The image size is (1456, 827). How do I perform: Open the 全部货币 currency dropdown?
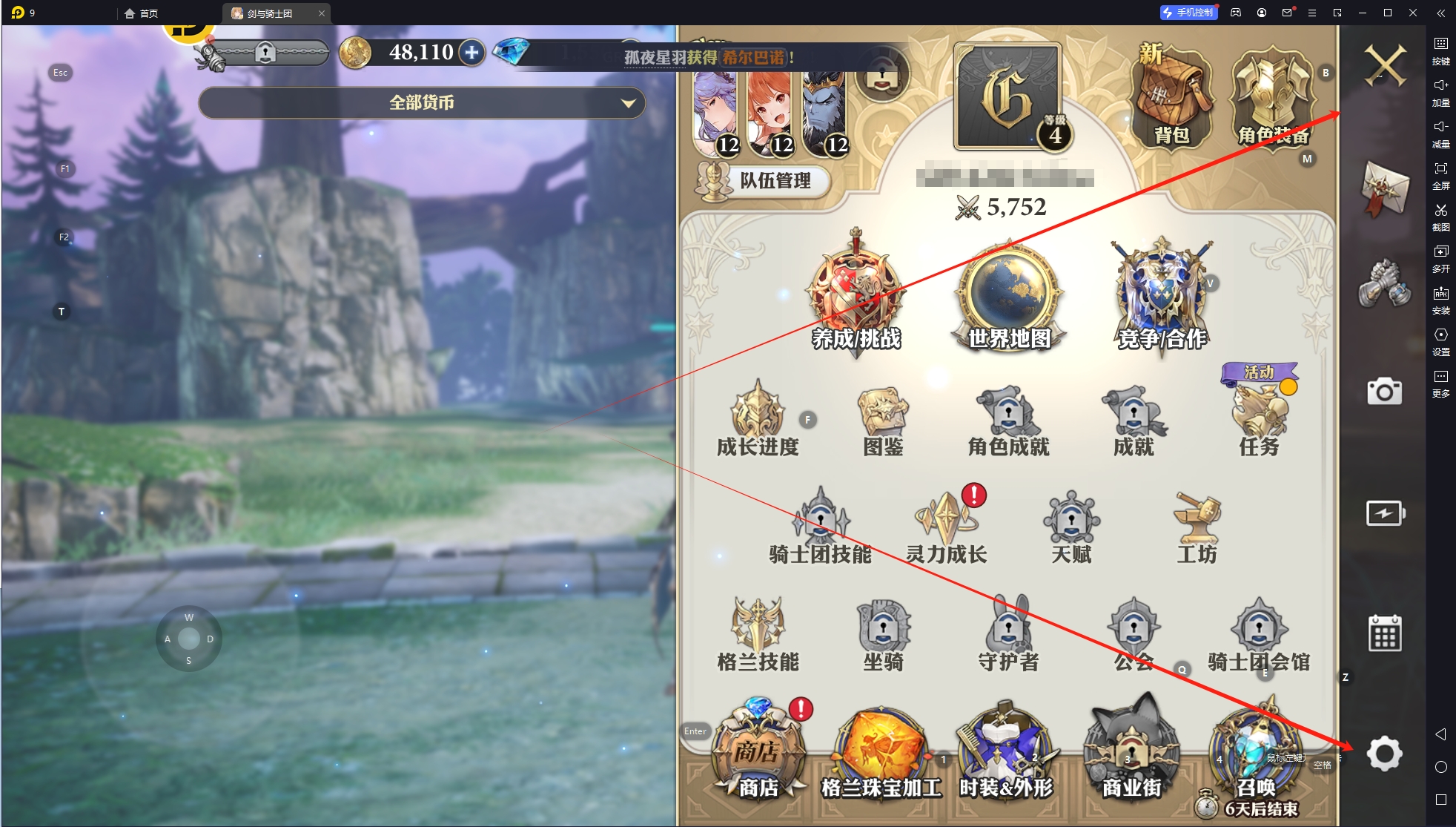click(421, 103)
